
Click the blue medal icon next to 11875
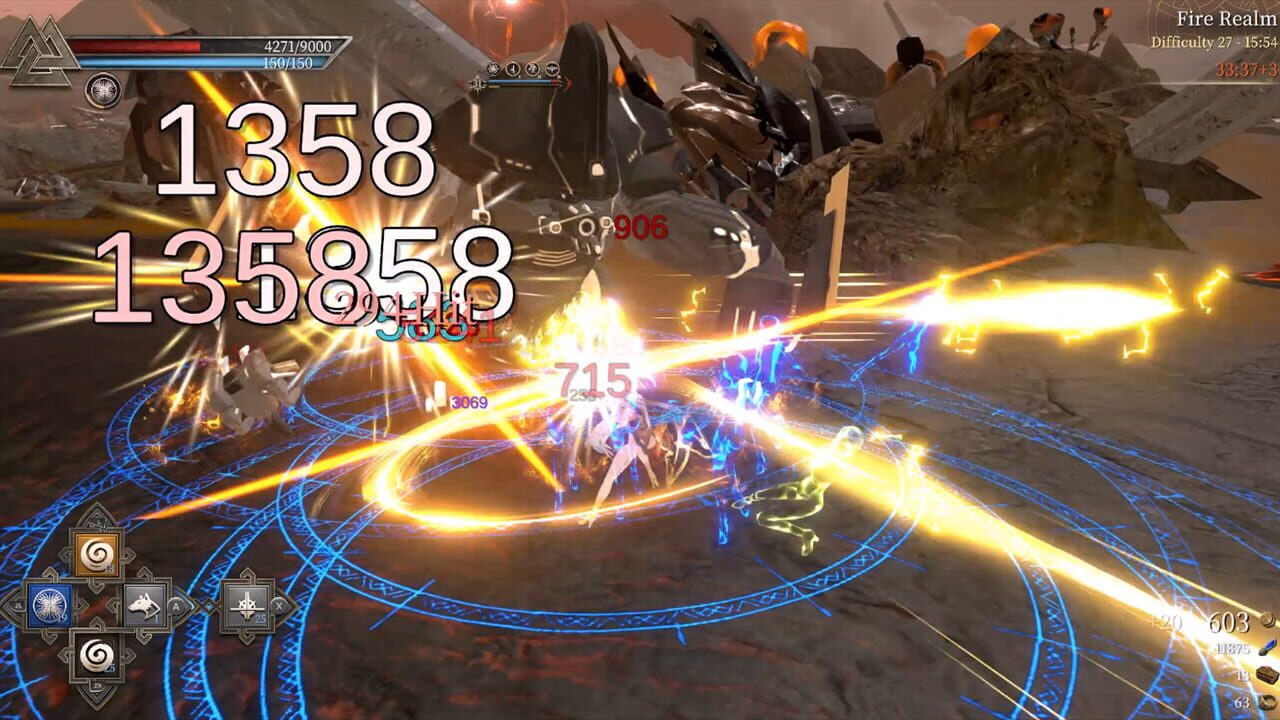coord(1266,648)
